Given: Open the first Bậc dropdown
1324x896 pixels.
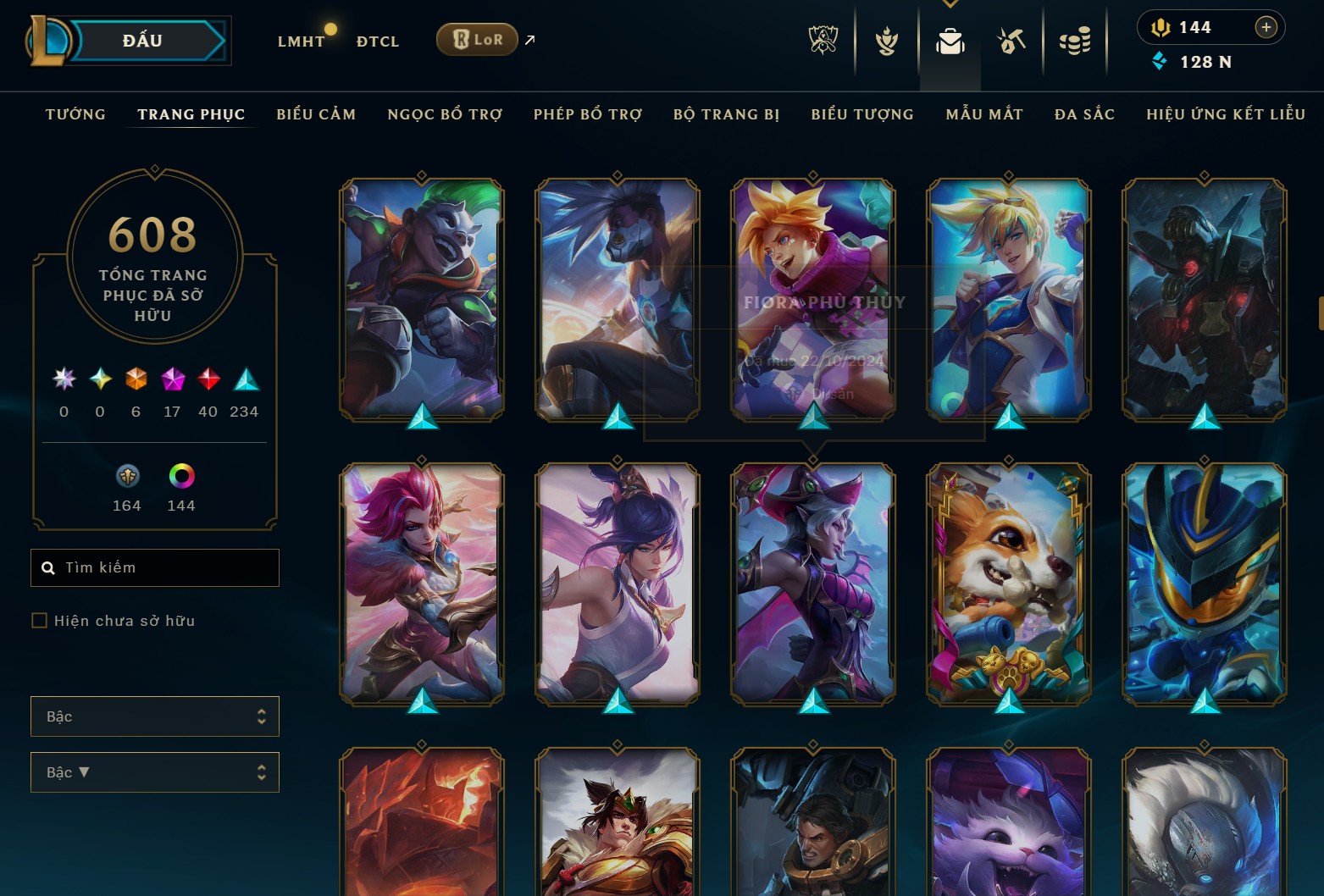Looking at the screenshot, I should (155, 716).
